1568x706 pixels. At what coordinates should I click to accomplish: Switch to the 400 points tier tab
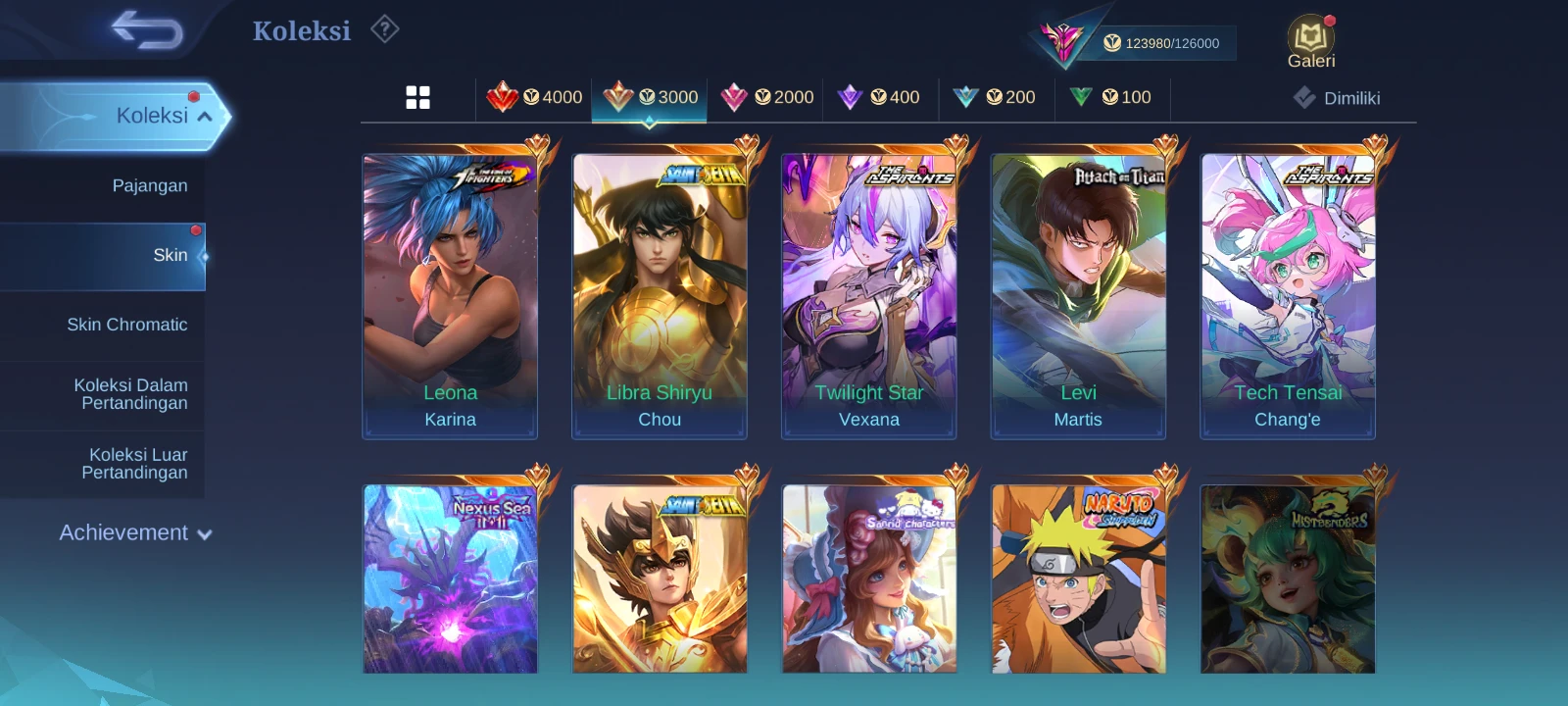tap(879, 97)
